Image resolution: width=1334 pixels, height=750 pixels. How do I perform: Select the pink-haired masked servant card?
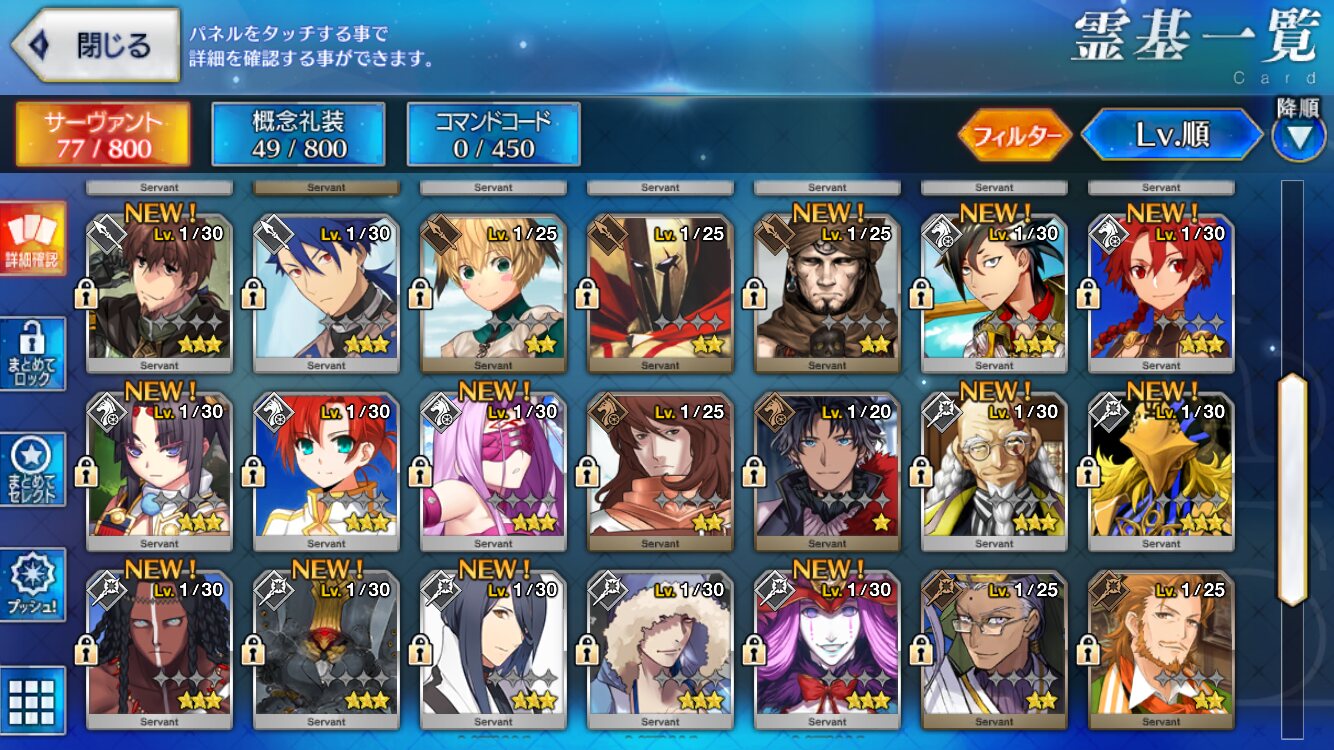pyautogui.click(x=493, y=468)
